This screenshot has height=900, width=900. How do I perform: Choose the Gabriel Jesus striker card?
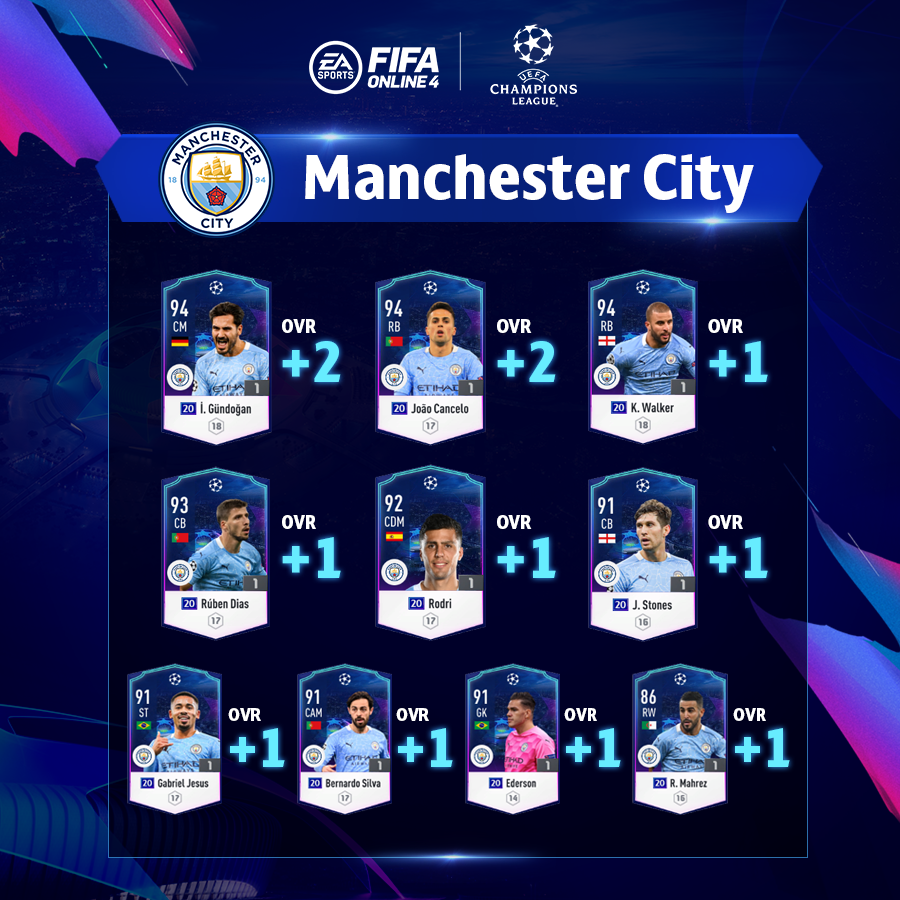(174, 737)
